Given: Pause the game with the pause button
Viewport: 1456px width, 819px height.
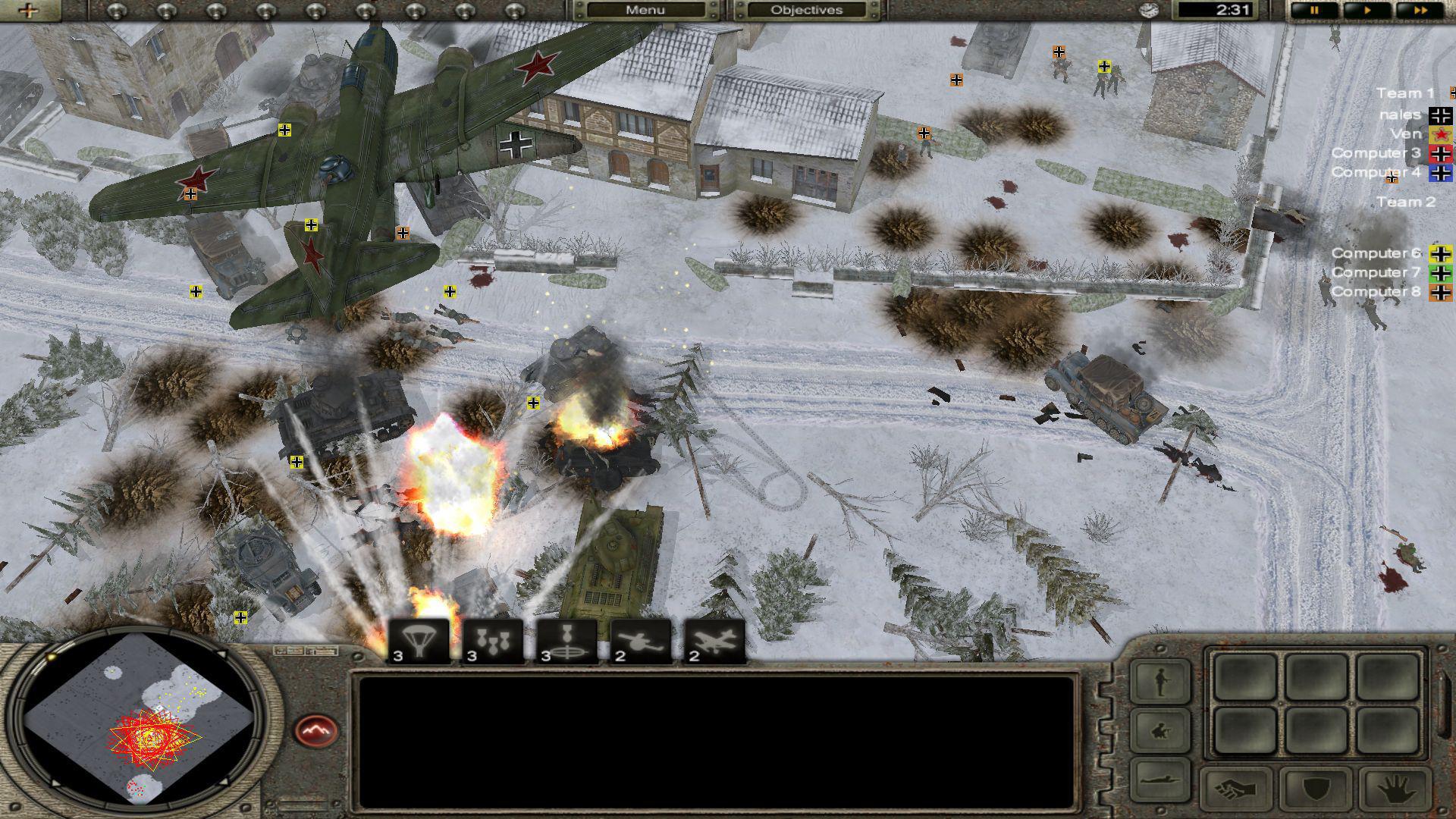Looking at the screenshot, I should (x=1314, y=10).
